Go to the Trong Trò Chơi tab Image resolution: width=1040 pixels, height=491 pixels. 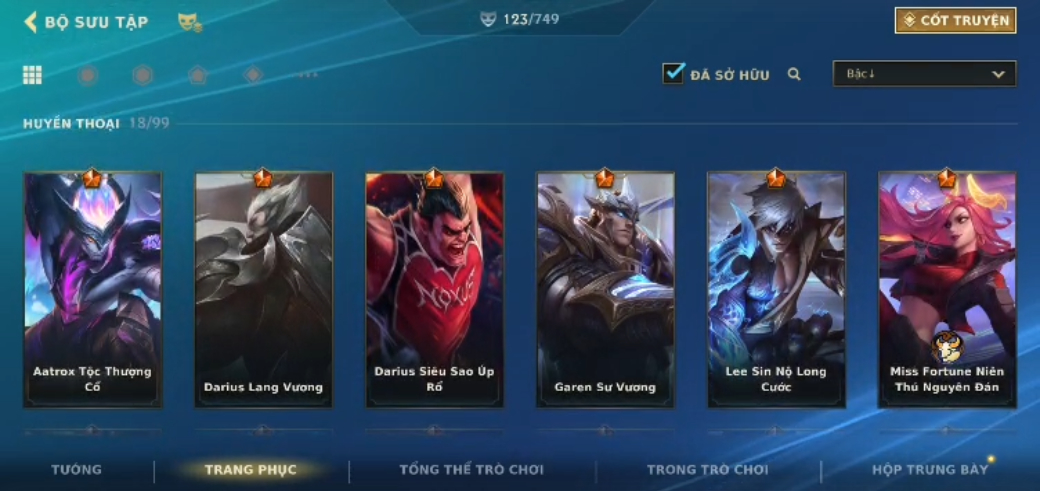(708, 470)
